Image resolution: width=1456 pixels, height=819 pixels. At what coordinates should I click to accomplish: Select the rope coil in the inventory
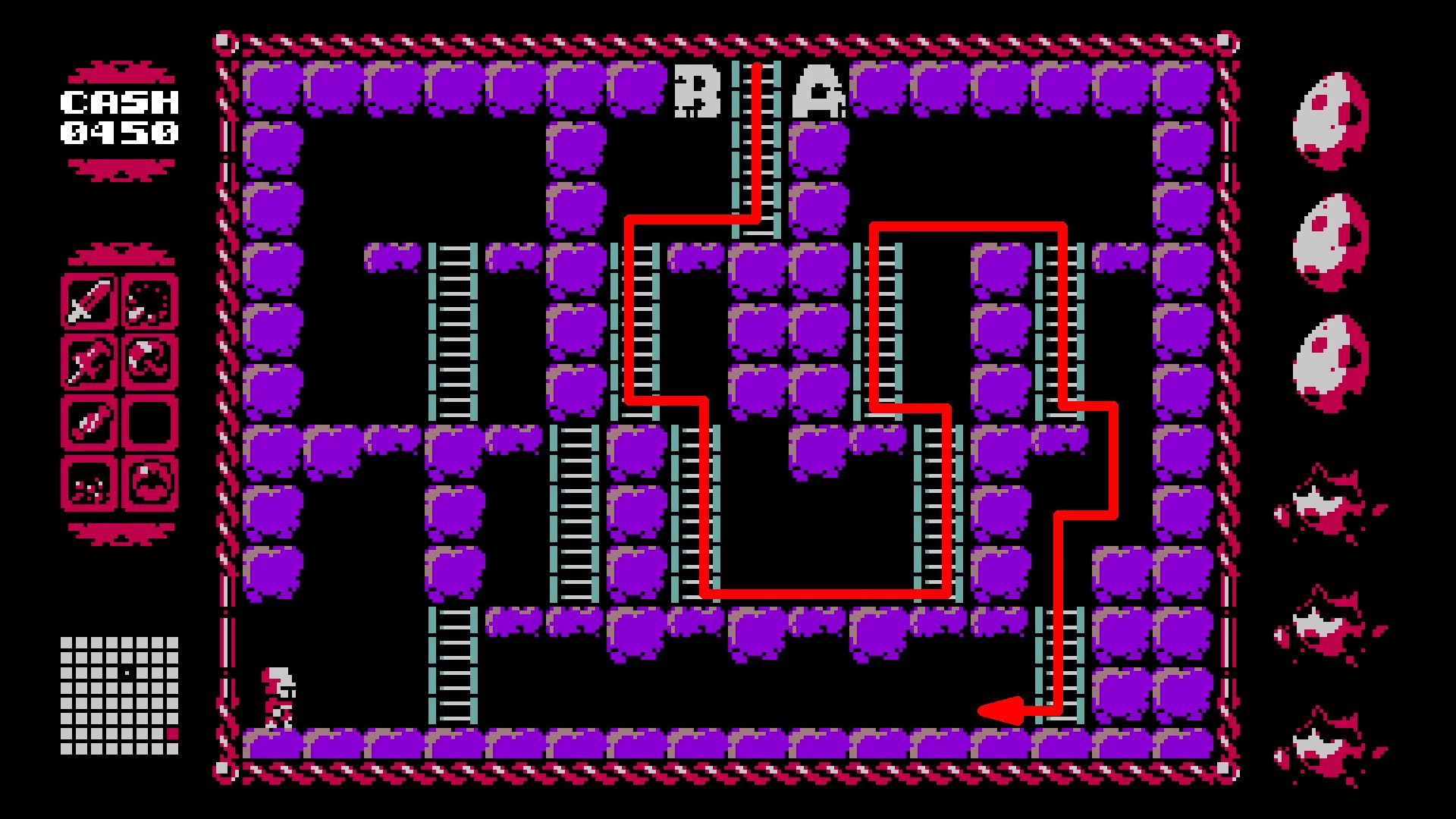(x=149, y=361)
